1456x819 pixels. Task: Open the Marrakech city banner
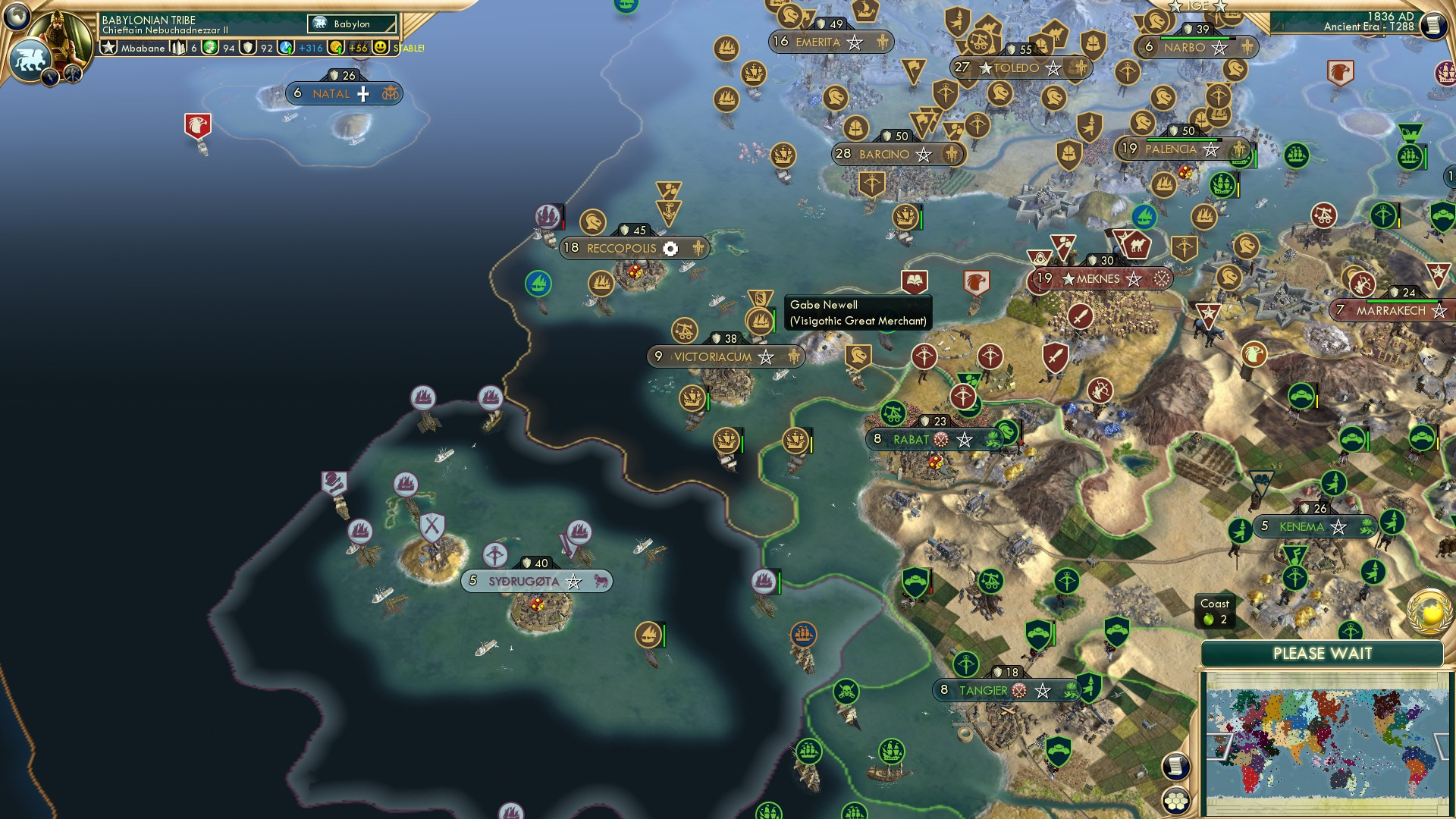coord(1392,309)
